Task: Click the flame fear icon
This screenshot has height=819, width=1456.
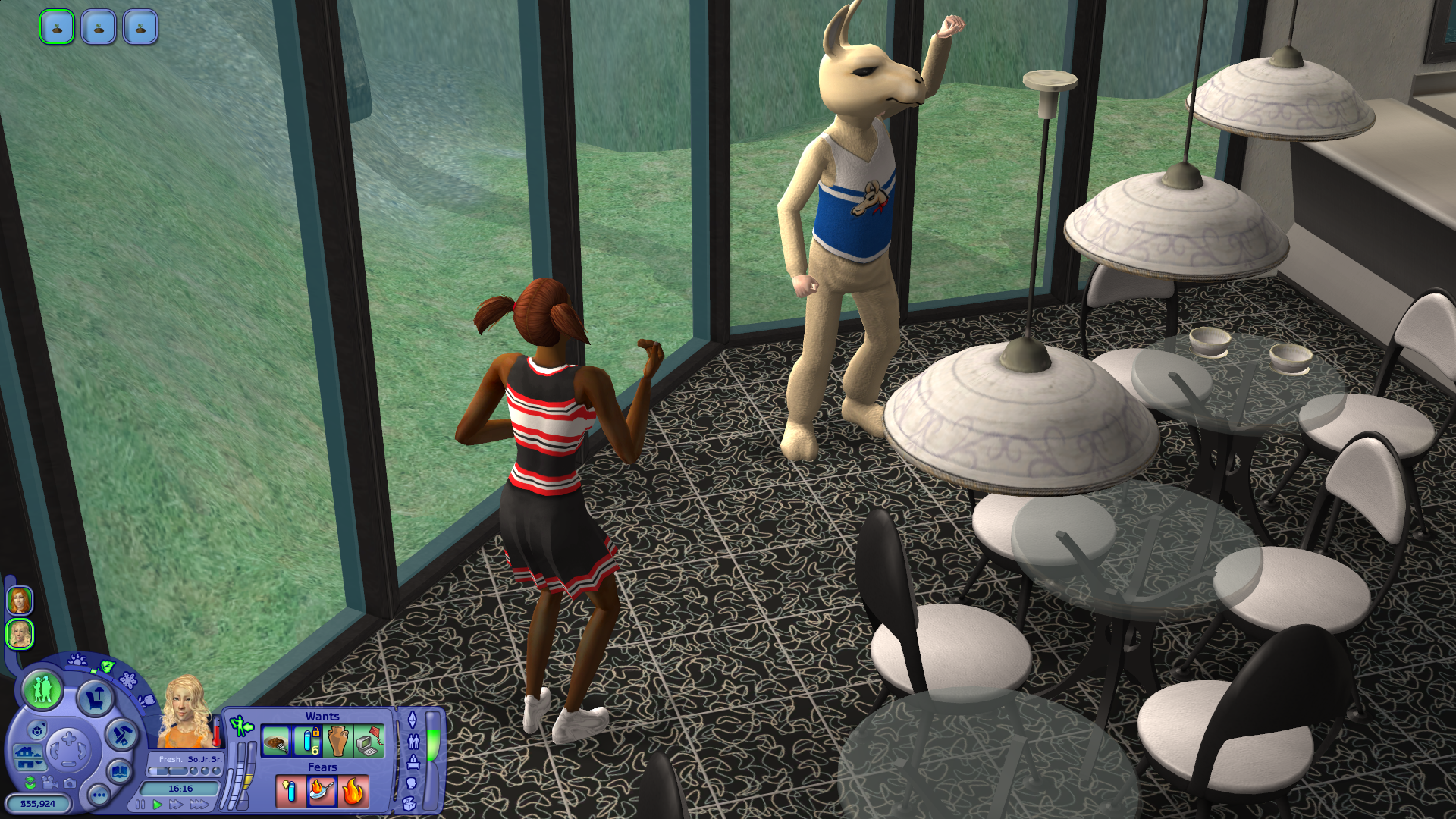Action: 353,792
